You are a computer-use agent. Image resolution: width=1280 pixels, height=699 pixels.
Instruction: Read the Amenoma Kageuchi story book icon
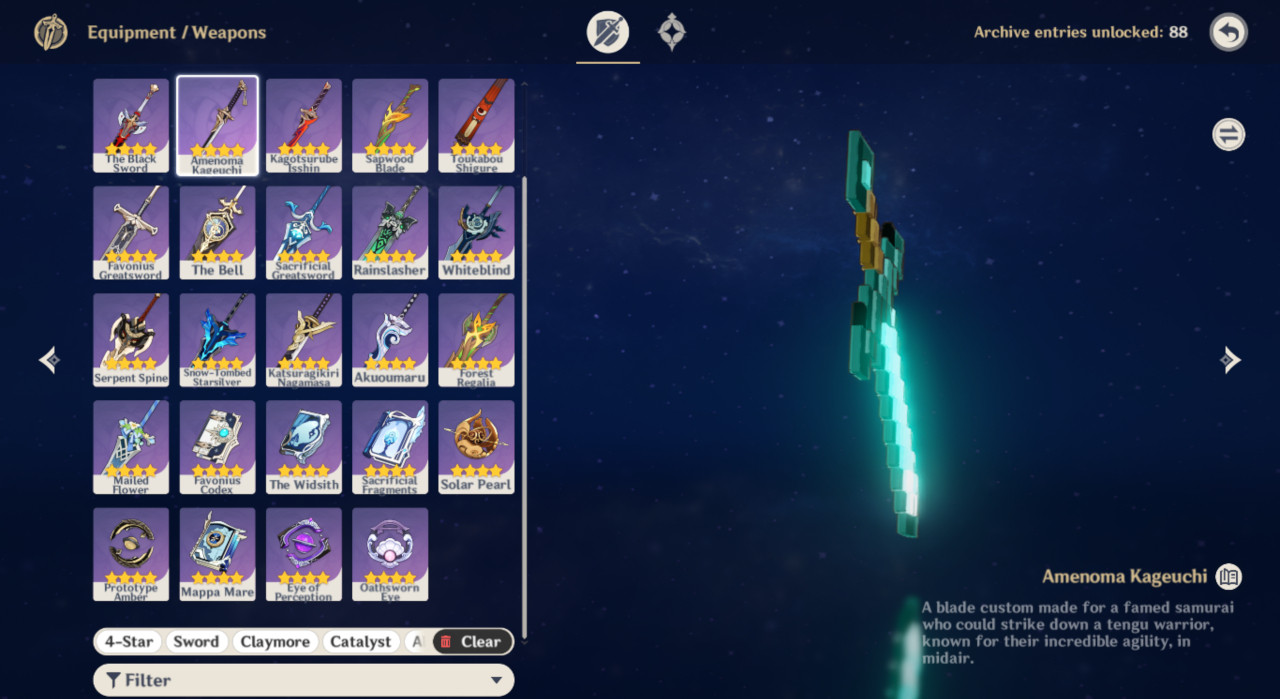point(1229,576)
